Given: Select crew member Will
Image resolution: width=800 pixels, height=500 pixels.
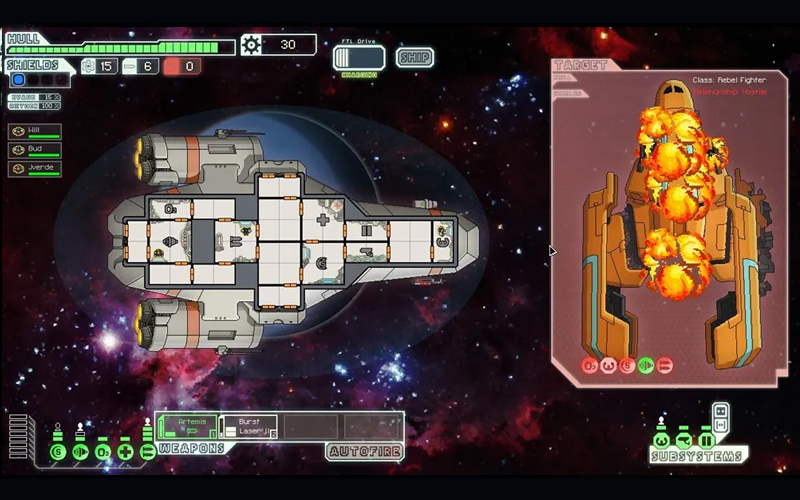Looking at the screenshot, I should pos(35,132).
